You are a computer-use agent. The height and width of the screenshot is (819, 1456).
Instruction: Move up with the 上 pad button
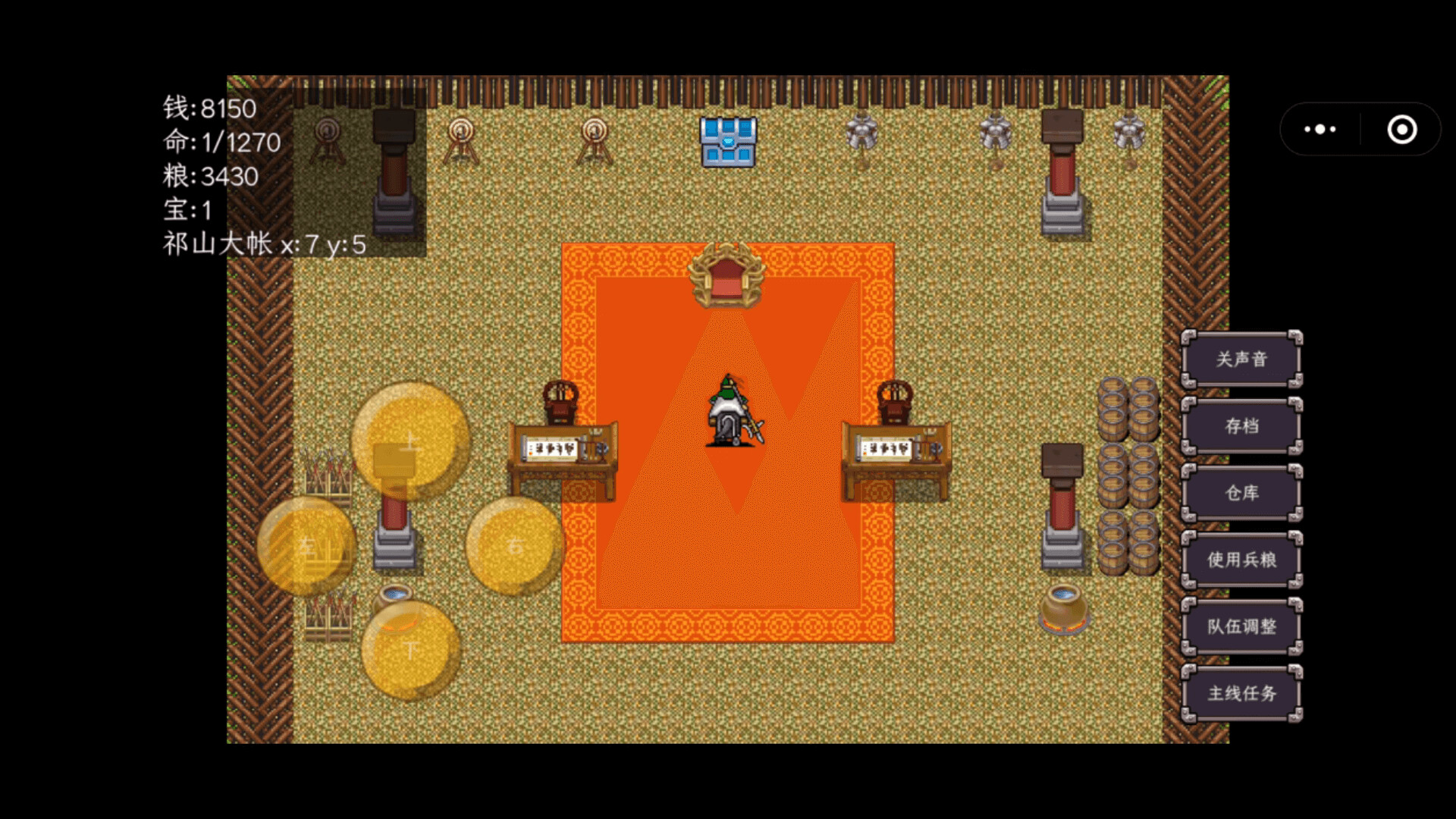point(410,441)
